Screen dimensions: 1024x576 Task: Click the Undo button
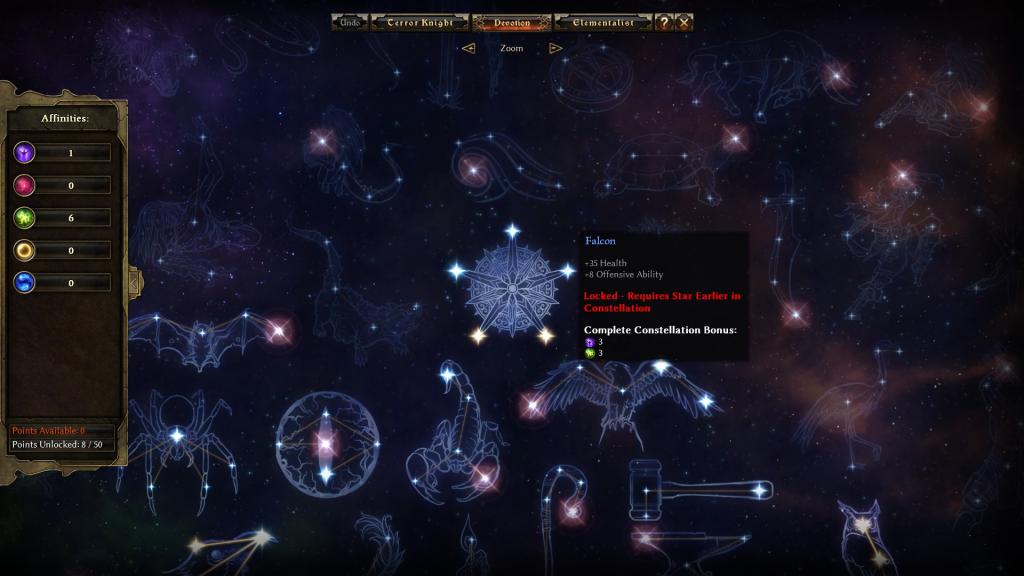[350, 22]
